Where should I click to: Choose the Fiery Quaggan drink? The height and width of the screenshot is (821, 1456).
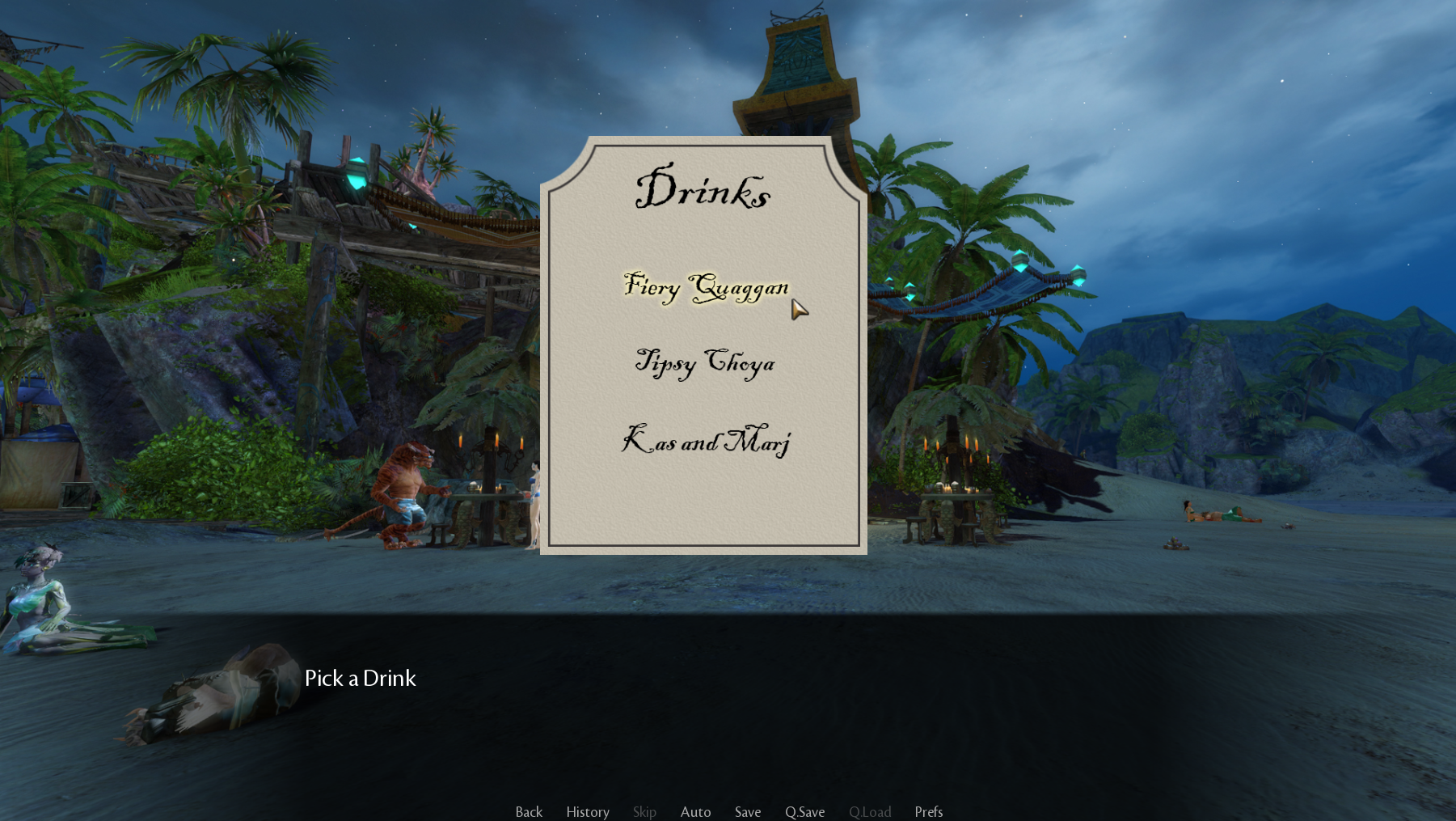click(x=706, y=287)
